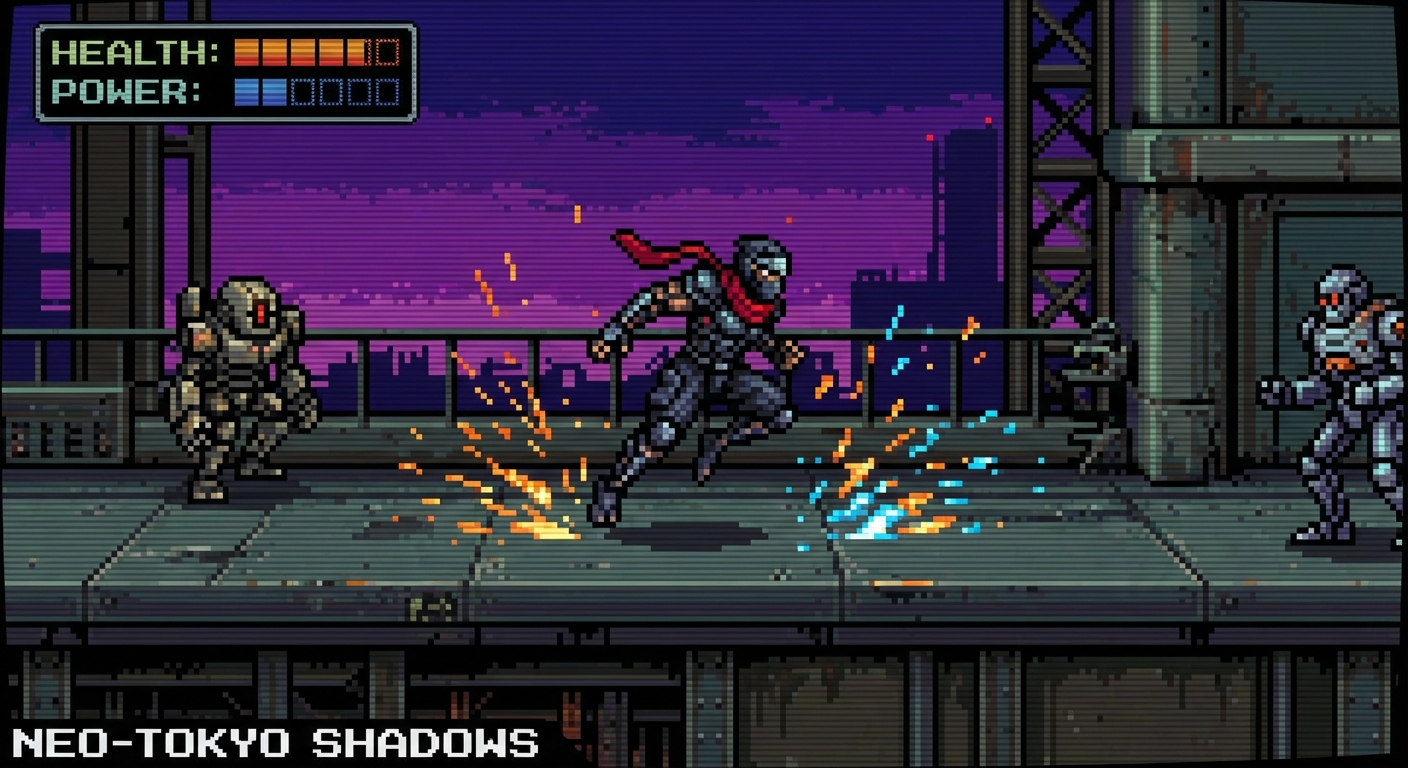Select the cyborg's orange chest core
Viewport: 1408px width, 768px height.
[1340, 363]
